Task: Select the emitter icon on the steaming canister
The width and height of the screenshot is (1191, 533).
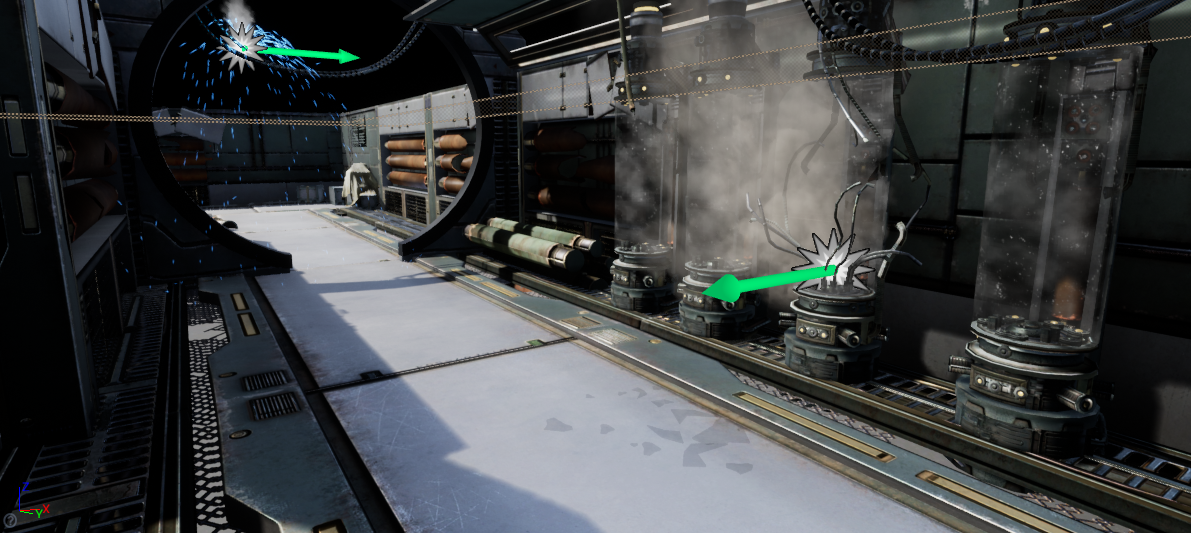Action: 833,262
